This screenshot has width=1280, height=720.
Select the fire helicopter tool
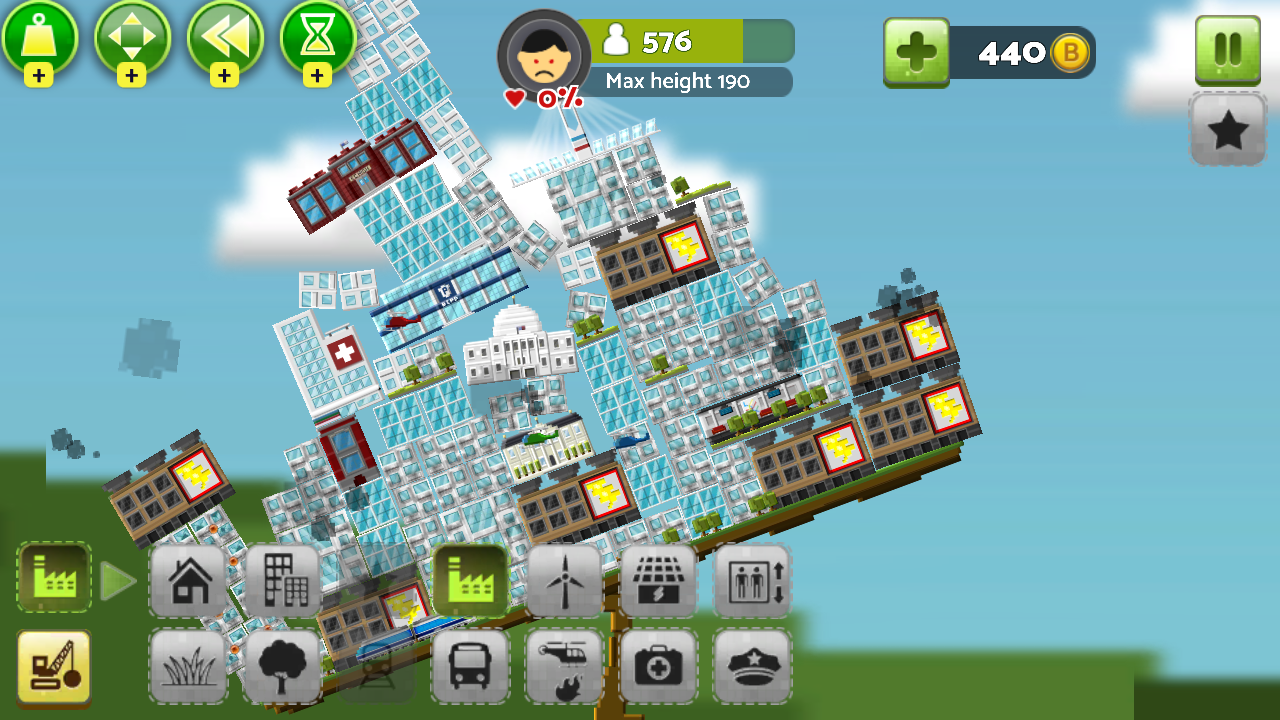[565, 665]
